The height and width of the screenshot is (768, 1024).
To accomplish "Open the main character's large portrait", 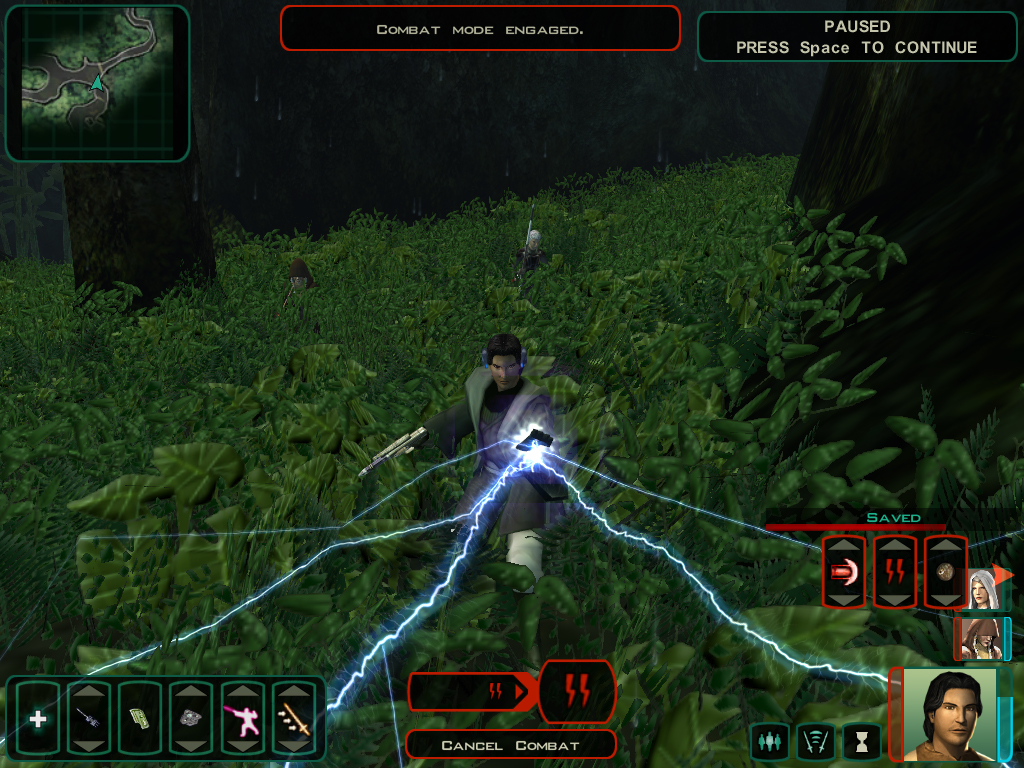I will click(949, 714).
